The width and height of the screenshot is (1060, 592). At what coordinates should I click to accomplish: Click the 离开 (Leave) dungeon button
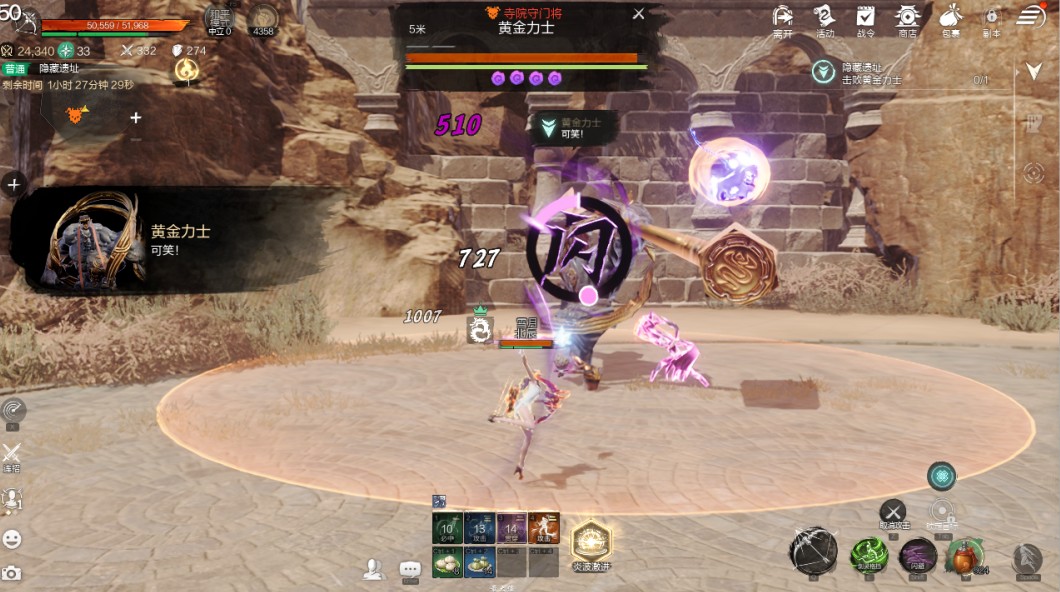pyautogui.click(x=783, y=18)
